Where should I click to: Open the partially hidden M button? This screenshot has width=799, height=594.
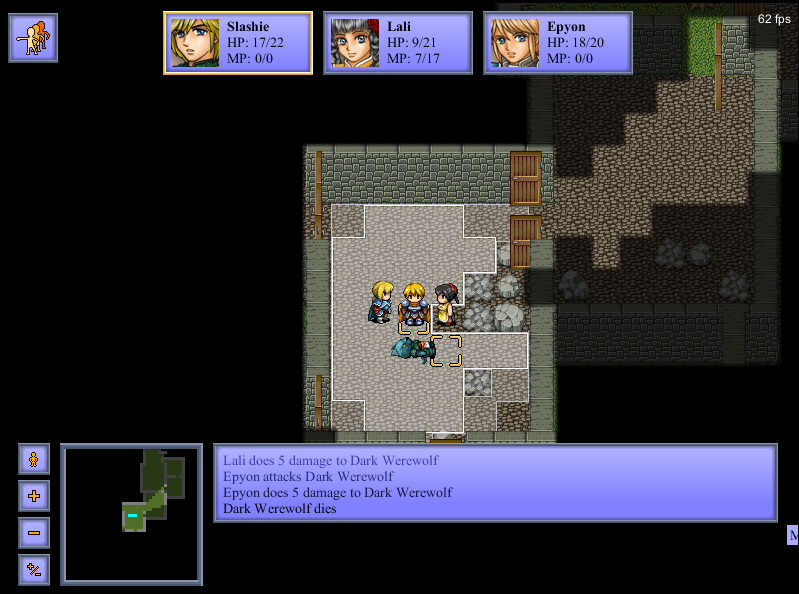[793, 536]
